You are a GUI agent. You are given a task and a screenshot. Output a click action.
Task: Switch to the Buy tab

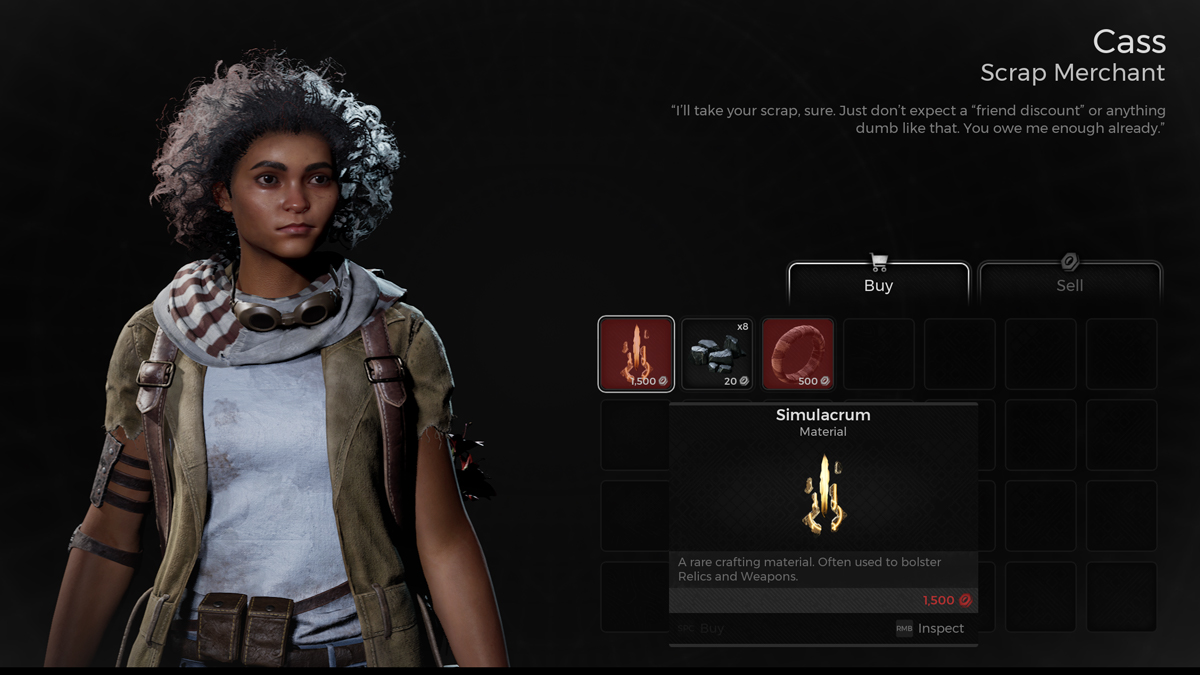[x=878, y=284]
